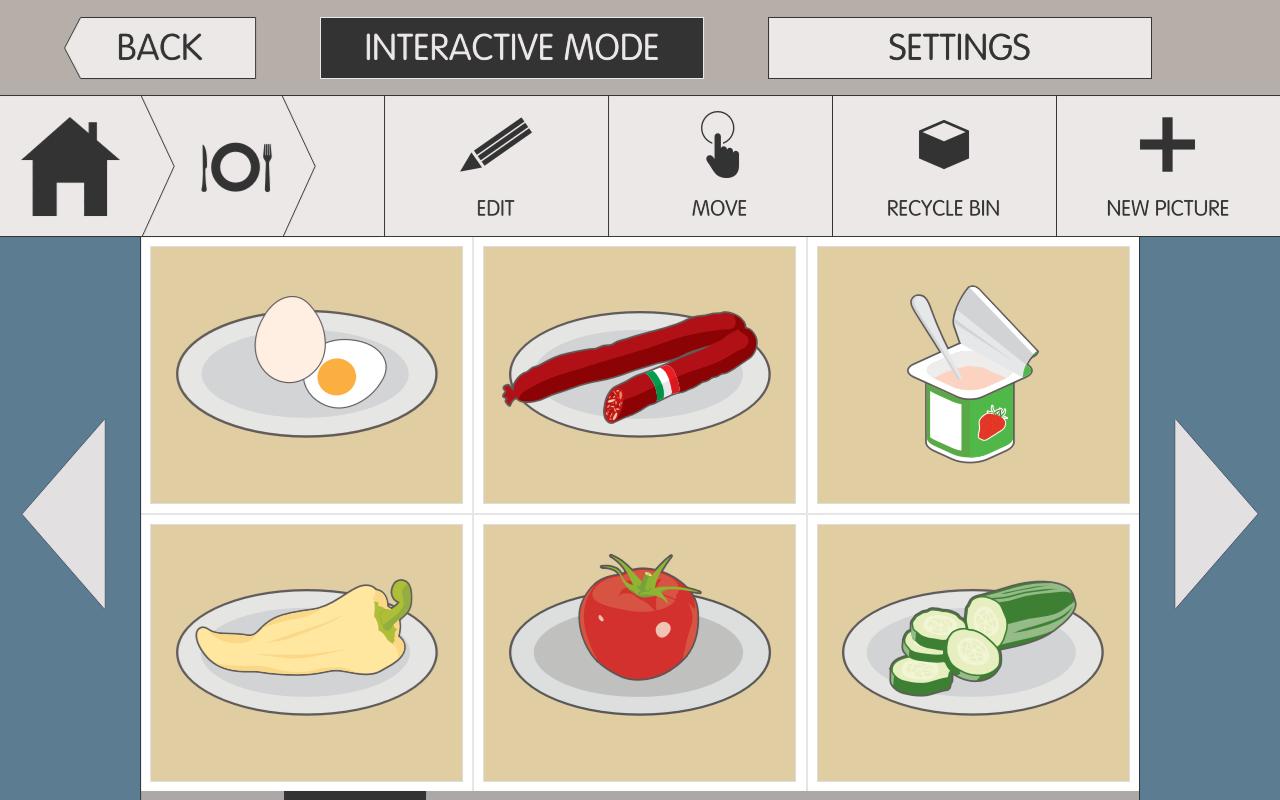This screenshot has height=800, width=1280.
Task: Choose the tomato picture card
Action: [639, 652]
